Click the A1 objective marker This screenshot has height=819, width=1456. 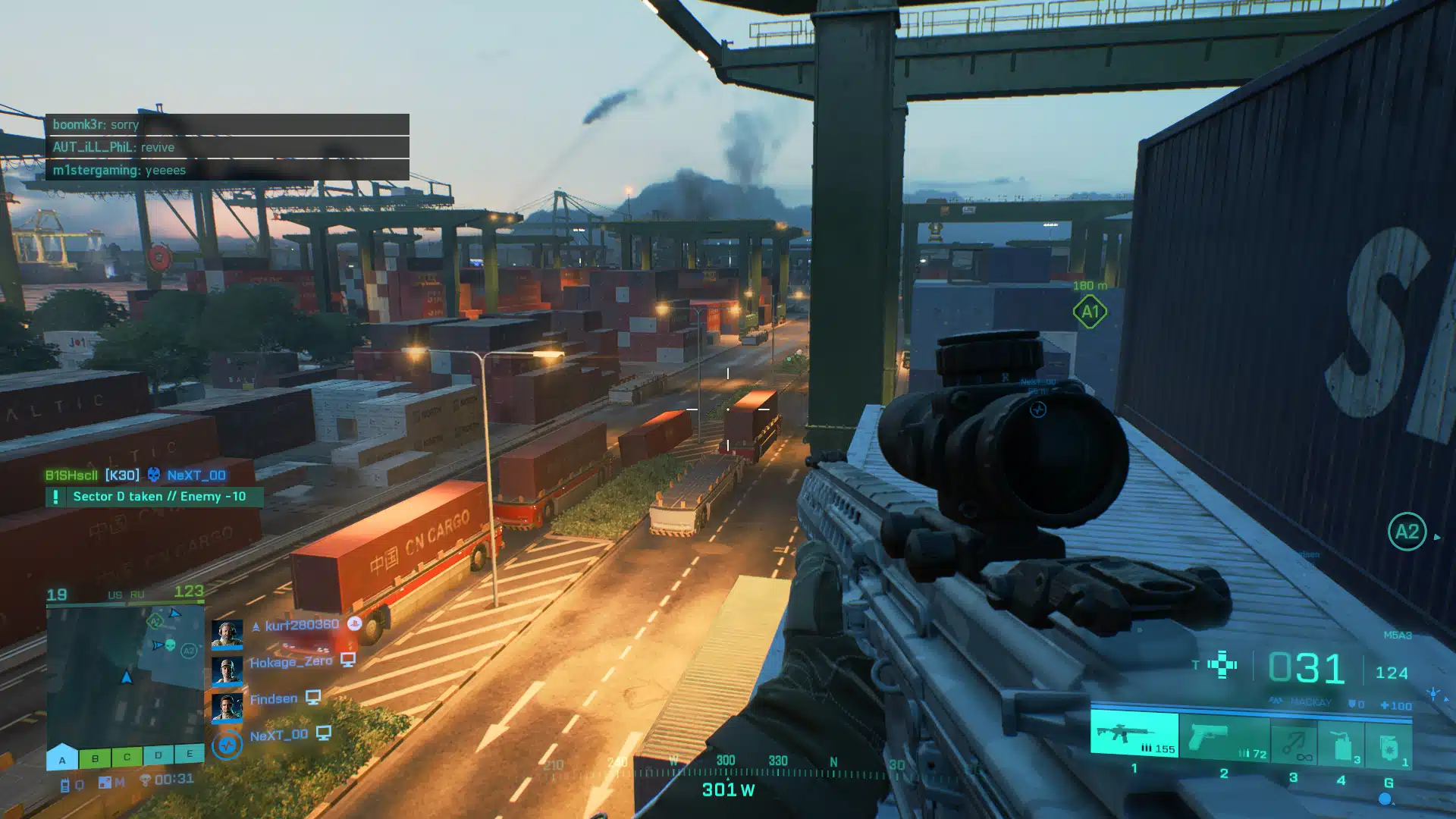(1090, 312)
